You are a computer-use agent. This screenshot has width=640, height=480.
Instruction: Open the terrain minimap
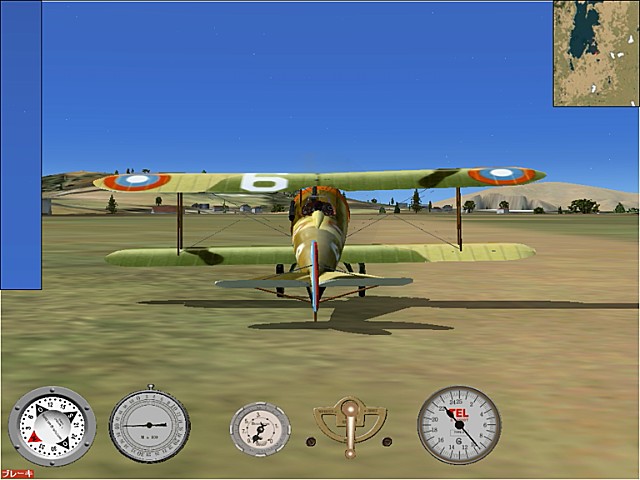click(x=596, y=53)
